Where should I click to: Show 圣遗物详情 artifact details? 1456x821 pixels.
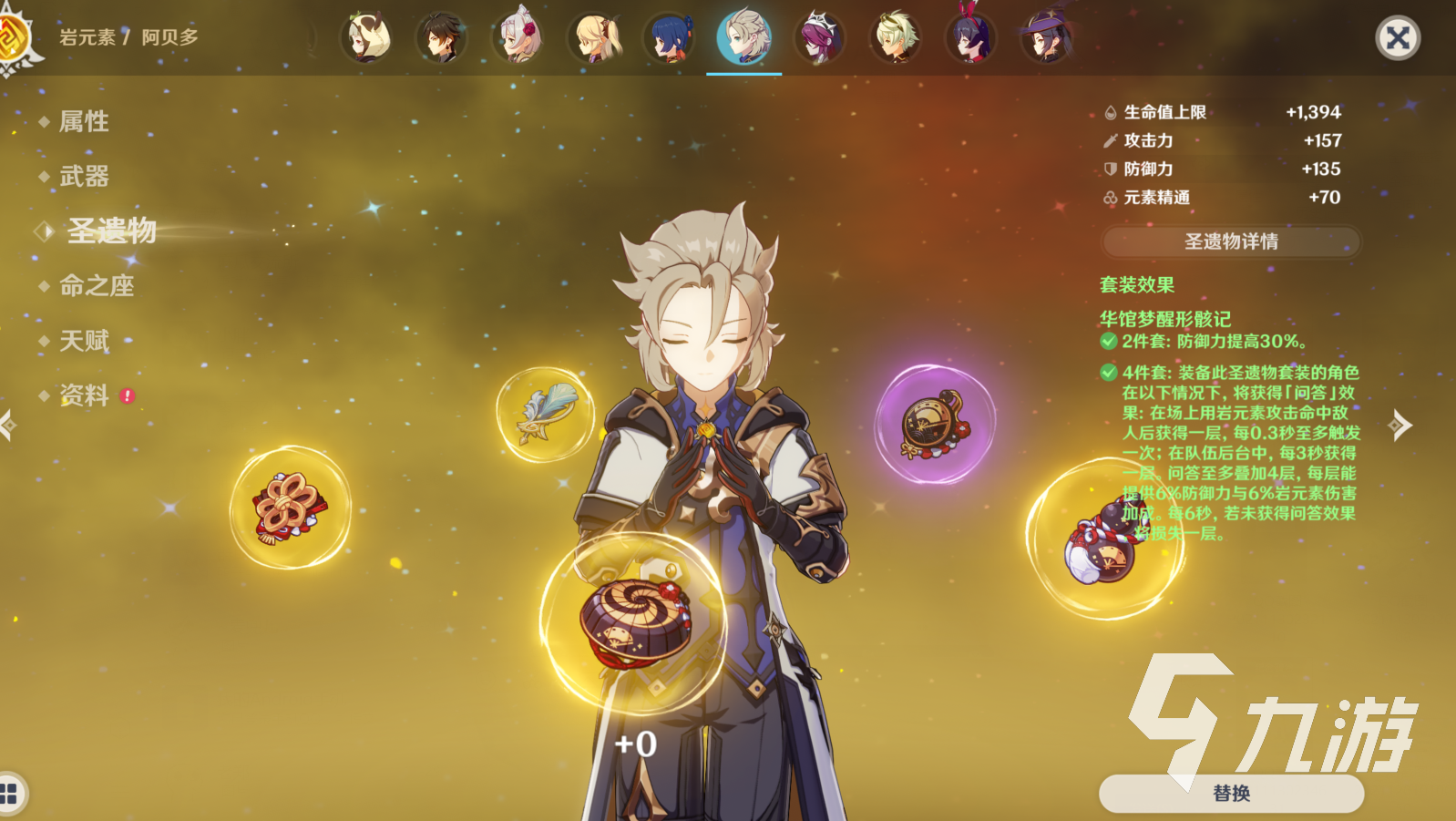1231,241
